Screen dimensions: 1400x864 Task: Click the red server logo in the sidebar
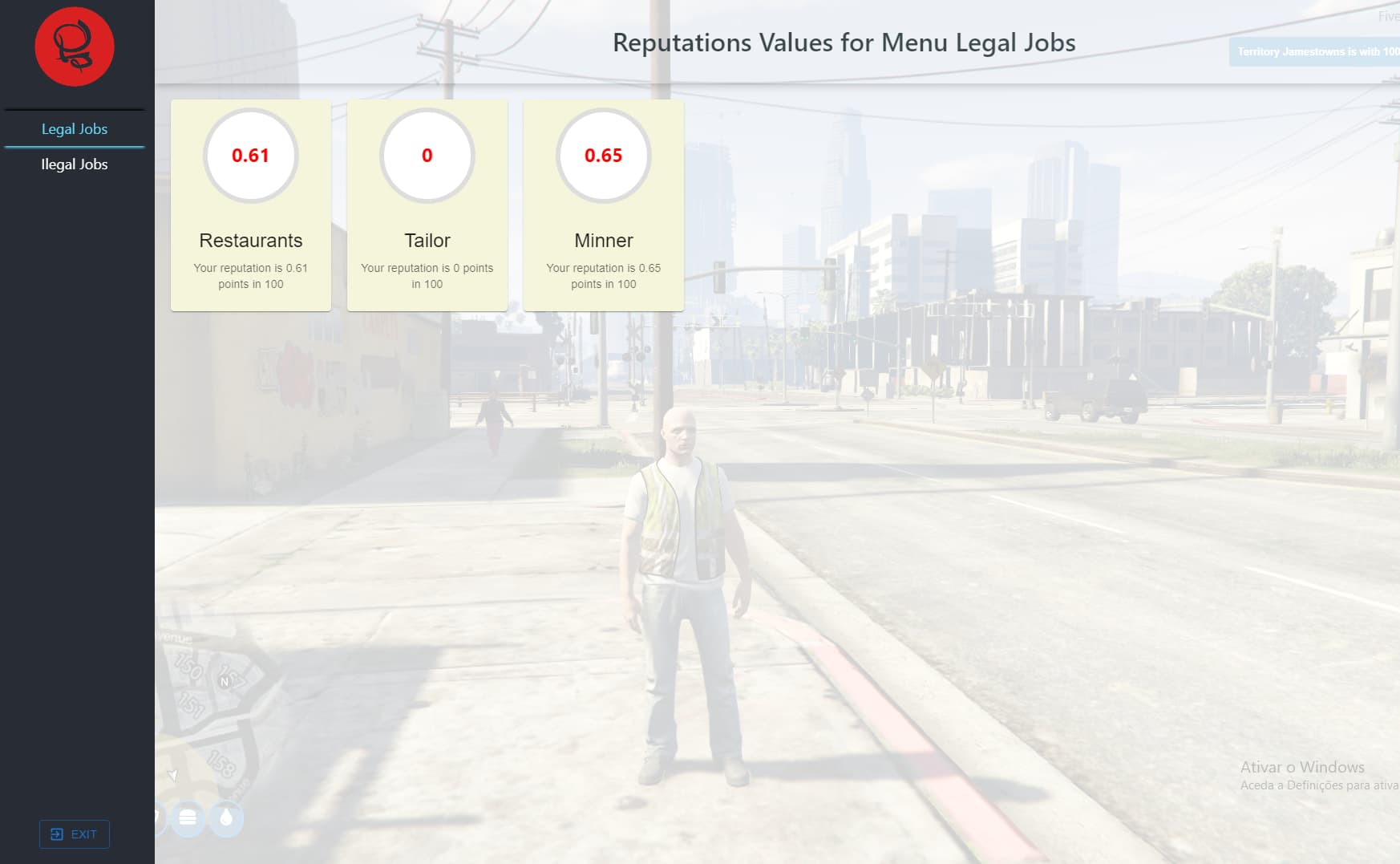74,47
